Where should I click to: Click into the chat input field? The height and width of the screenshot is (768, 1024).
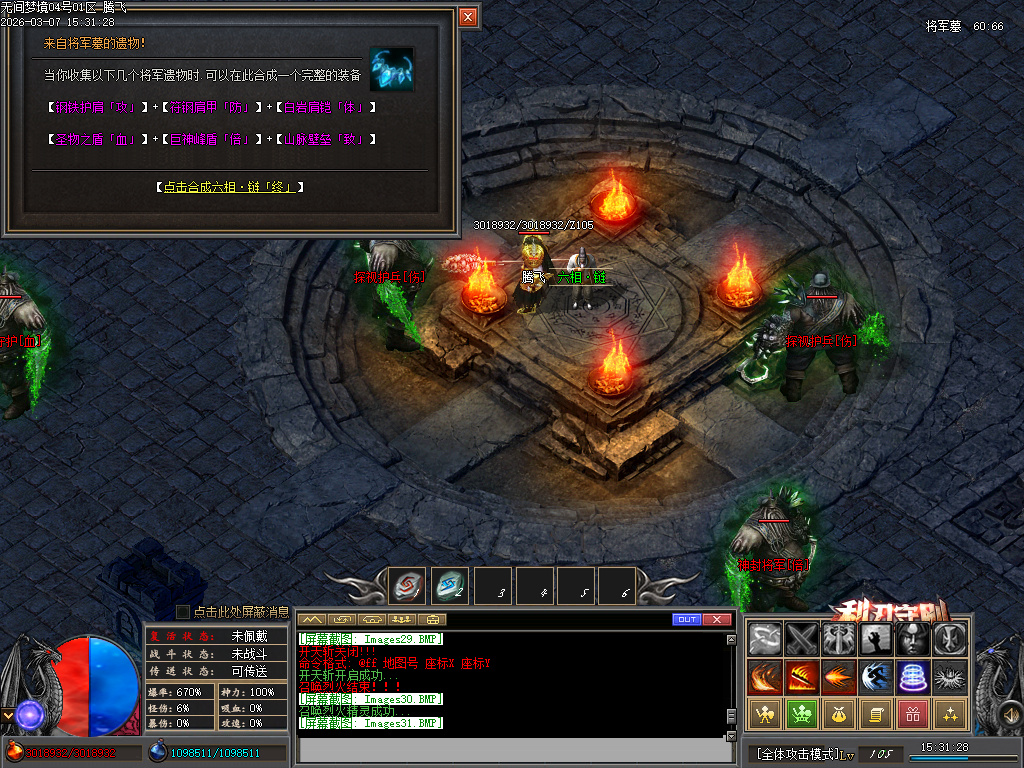[x=510, y=749]
